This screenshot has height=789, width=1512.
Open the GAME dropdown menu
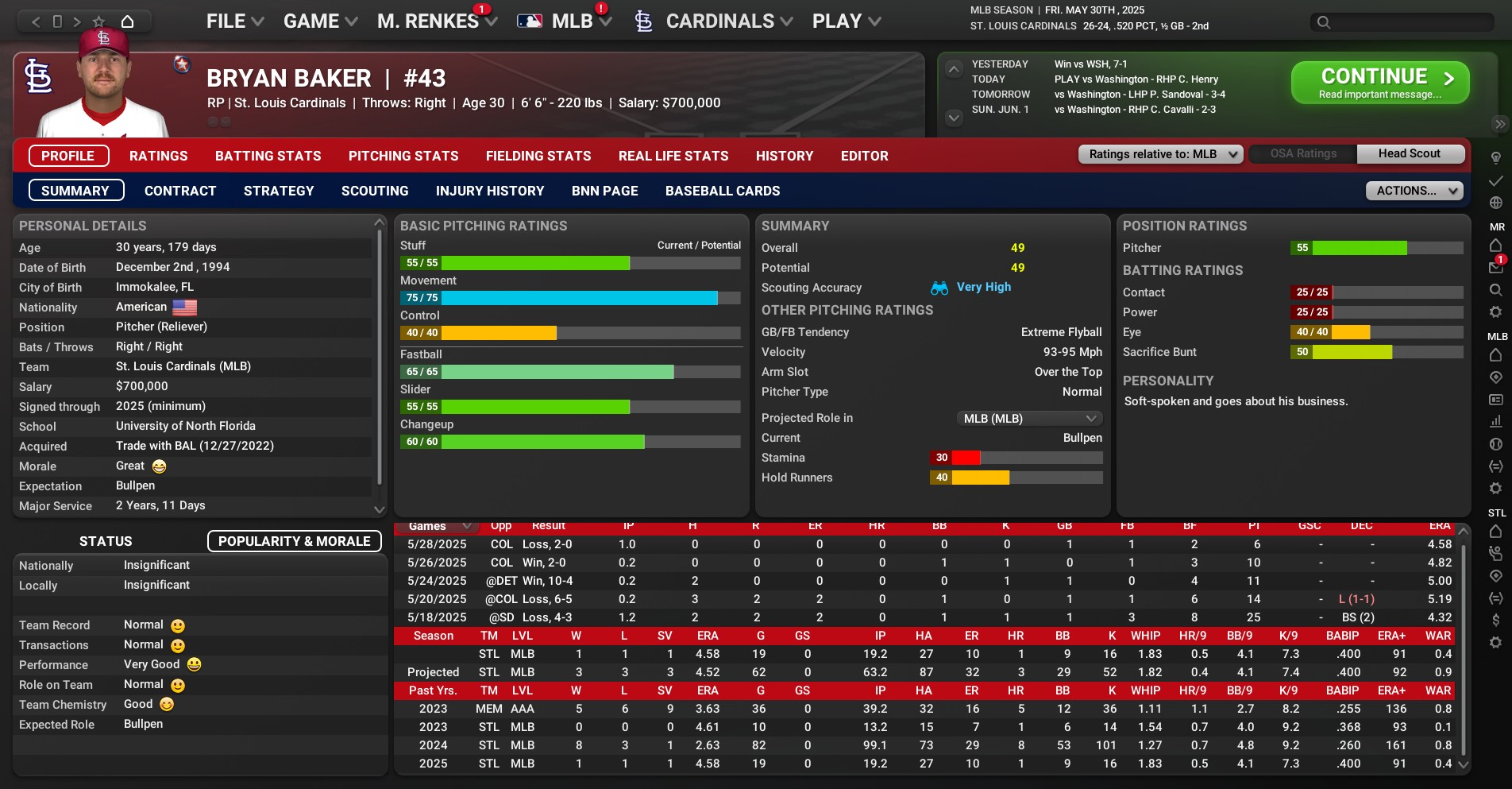(320, 21)
